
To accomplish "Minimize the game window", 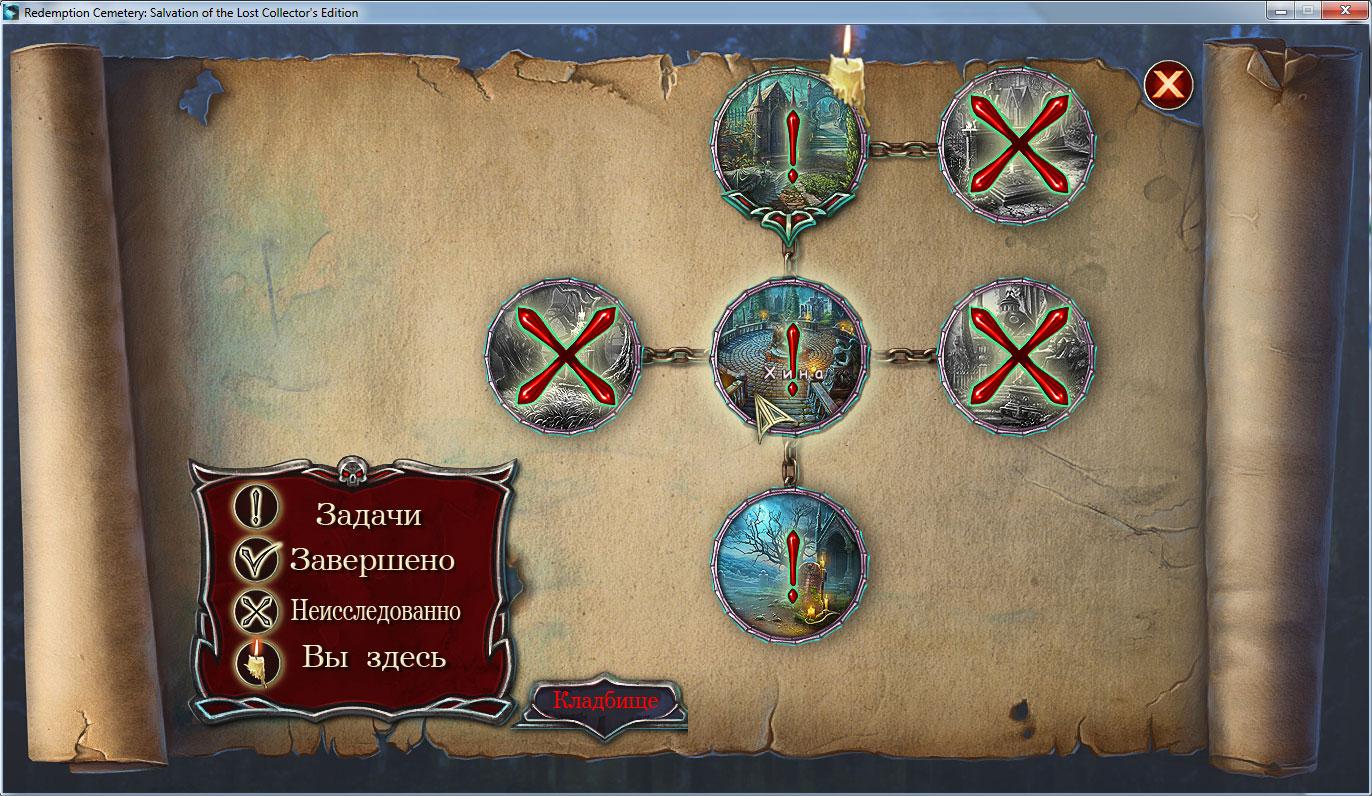I will pos(1281,11).
